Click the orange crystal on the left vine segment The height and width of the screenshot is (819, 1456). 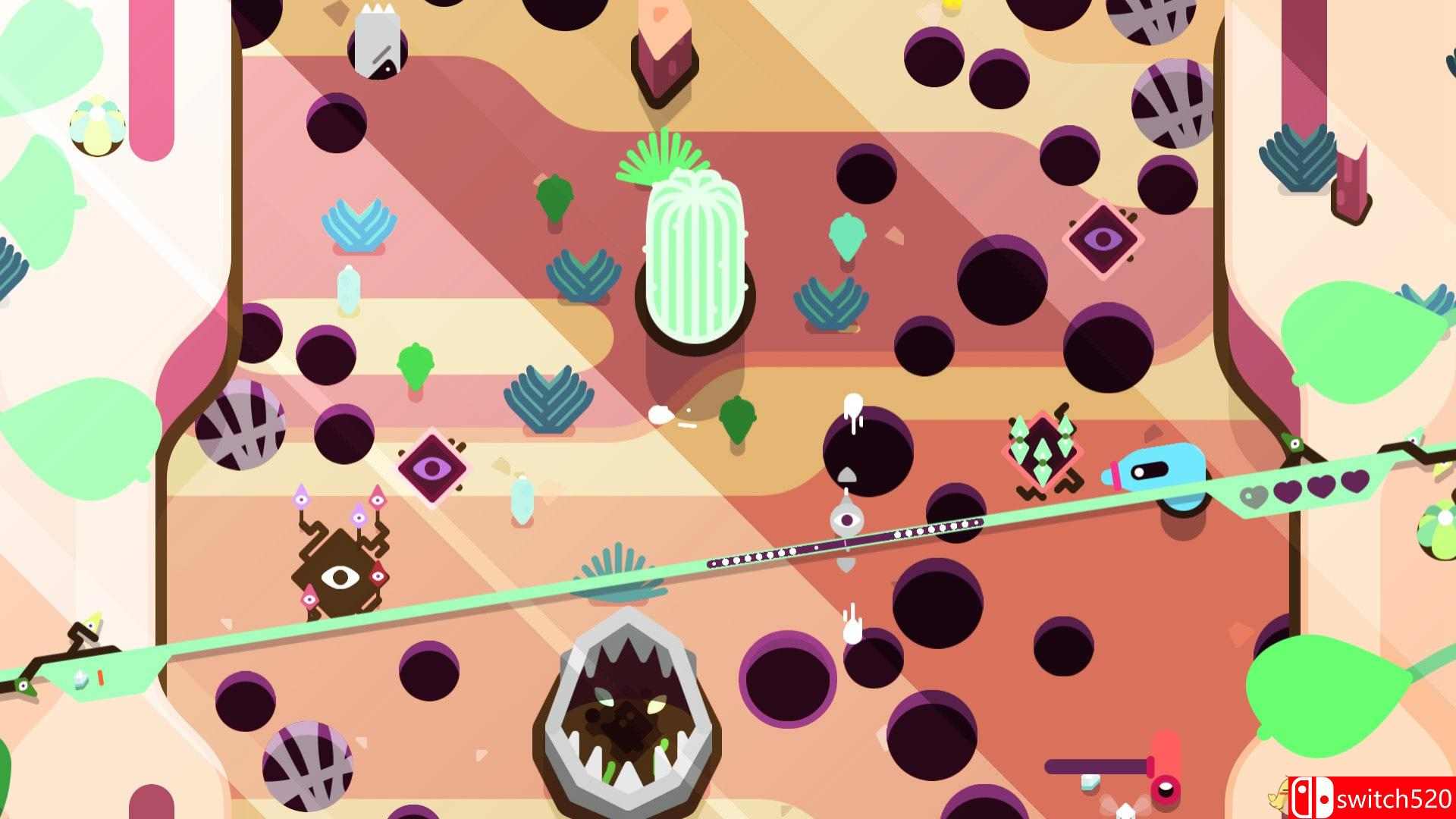101,676
